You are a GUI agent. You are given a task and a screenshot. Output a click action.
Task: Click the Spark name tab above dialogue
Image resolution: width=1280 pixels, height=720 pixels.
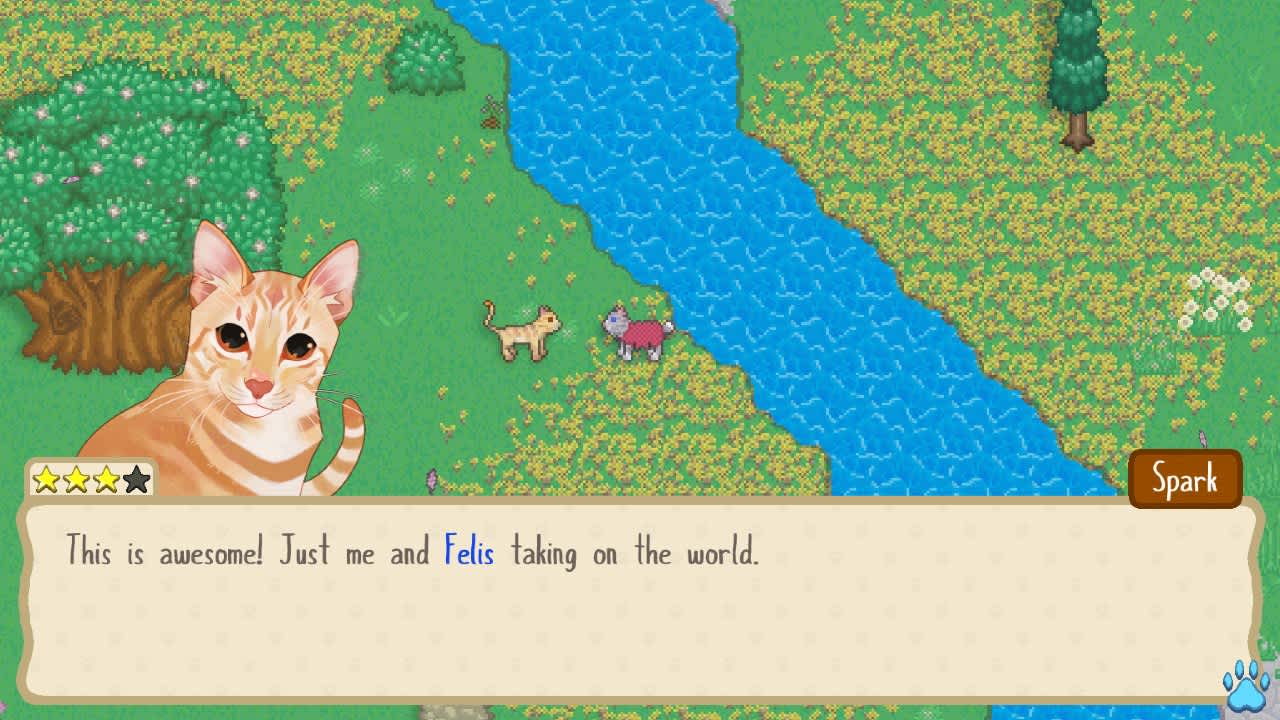(x=1185, y=479)
